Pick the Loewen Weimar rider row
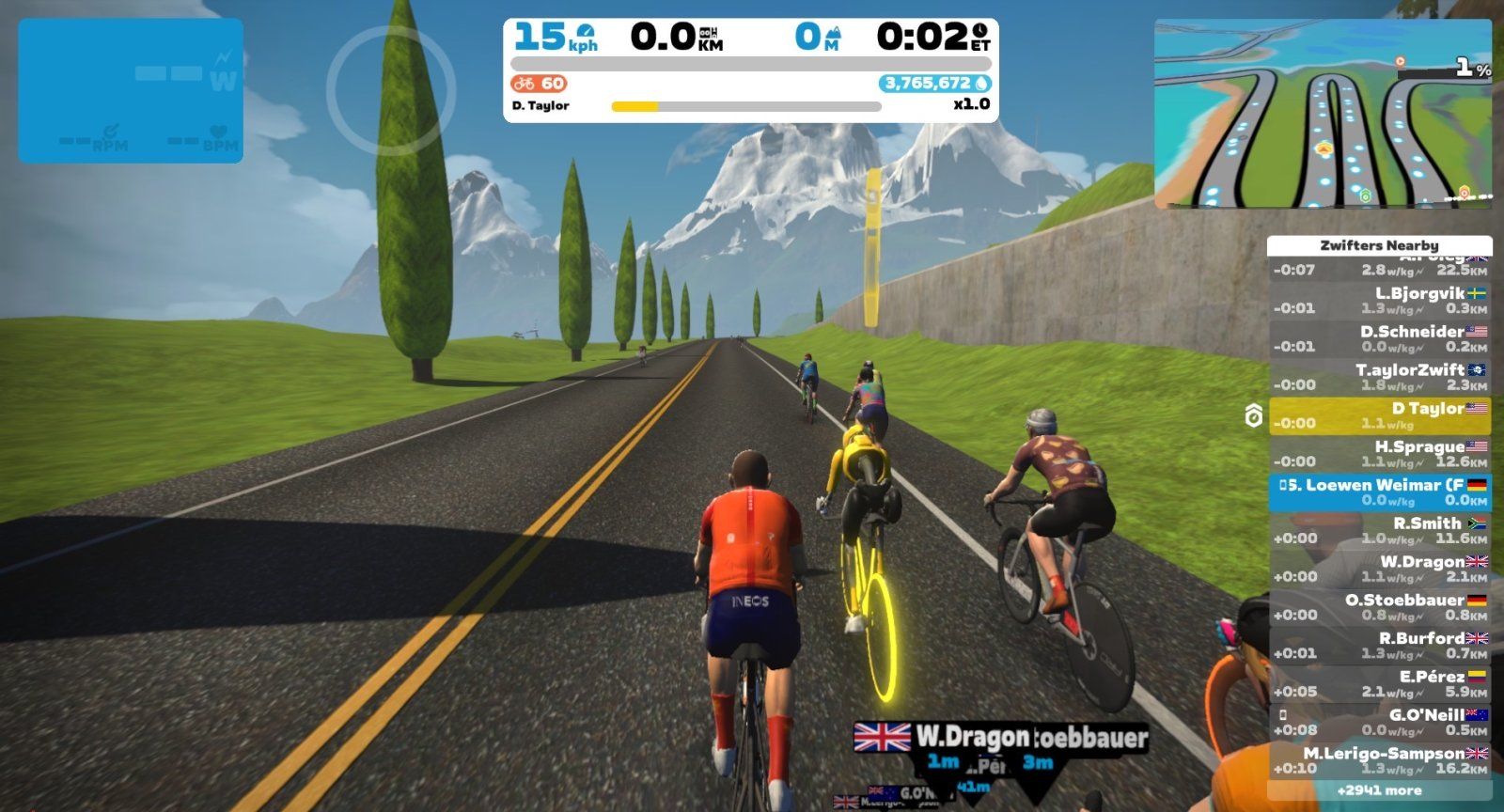Image resolution: width=1504 pixels, height=812 pixels. point(1379,493)
